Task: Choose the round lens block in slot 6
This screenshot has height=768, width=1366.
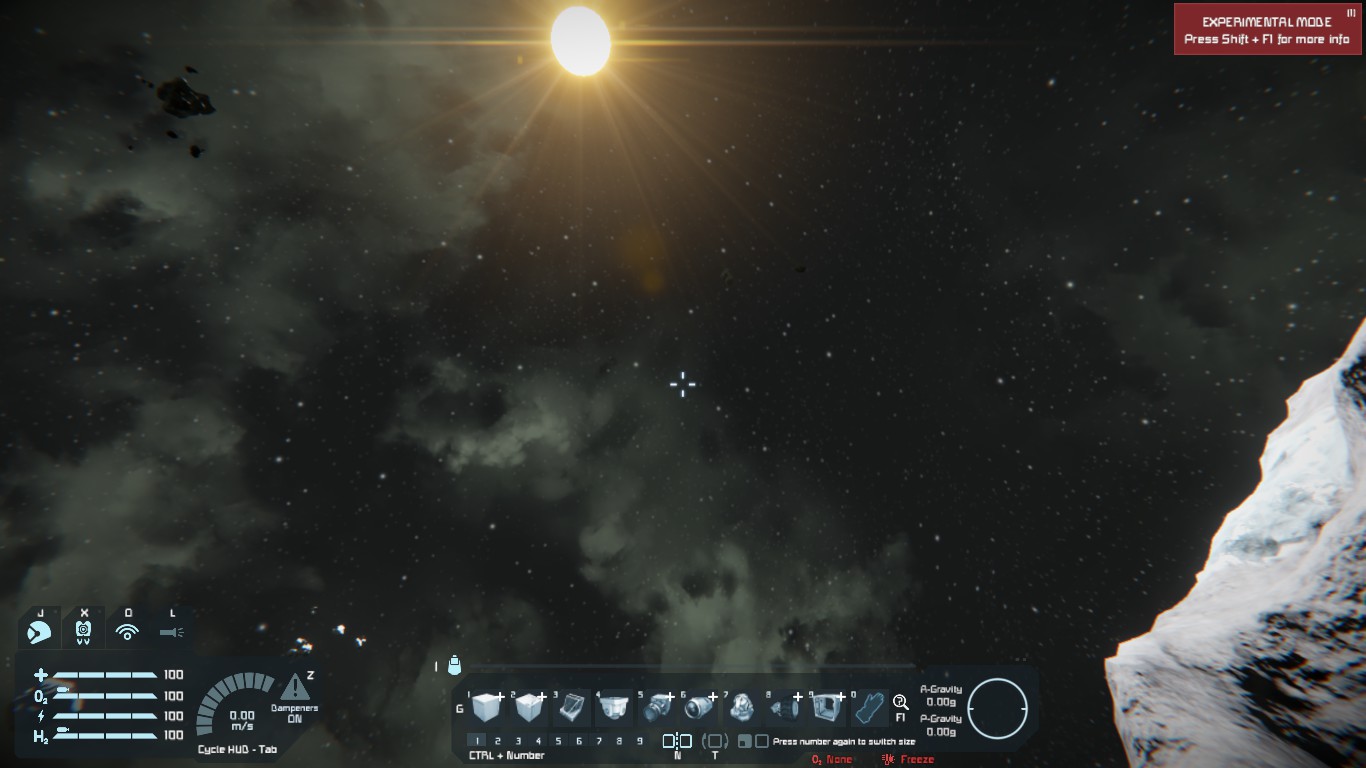Action: [699, 708]
